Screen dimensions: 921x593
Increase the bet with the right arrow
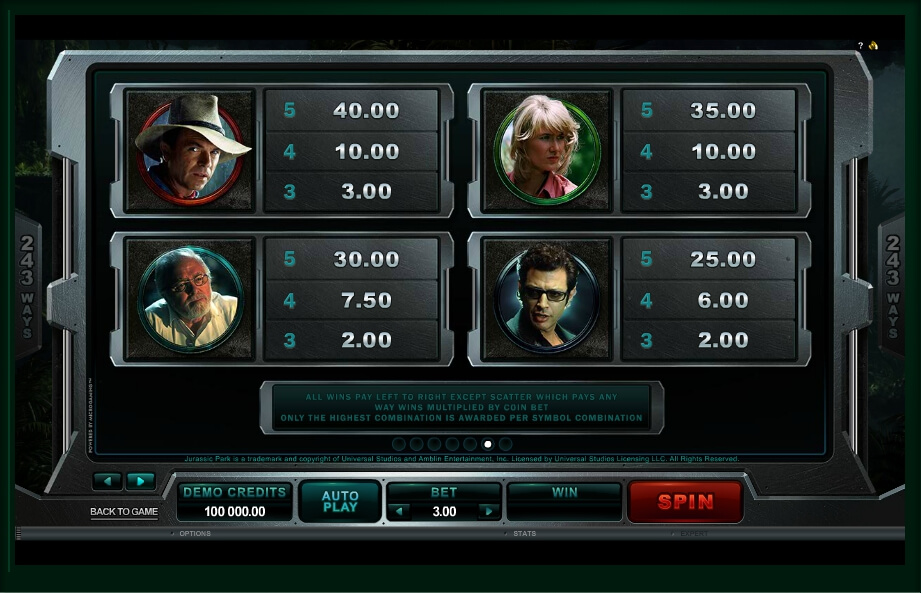pos(488,512)
